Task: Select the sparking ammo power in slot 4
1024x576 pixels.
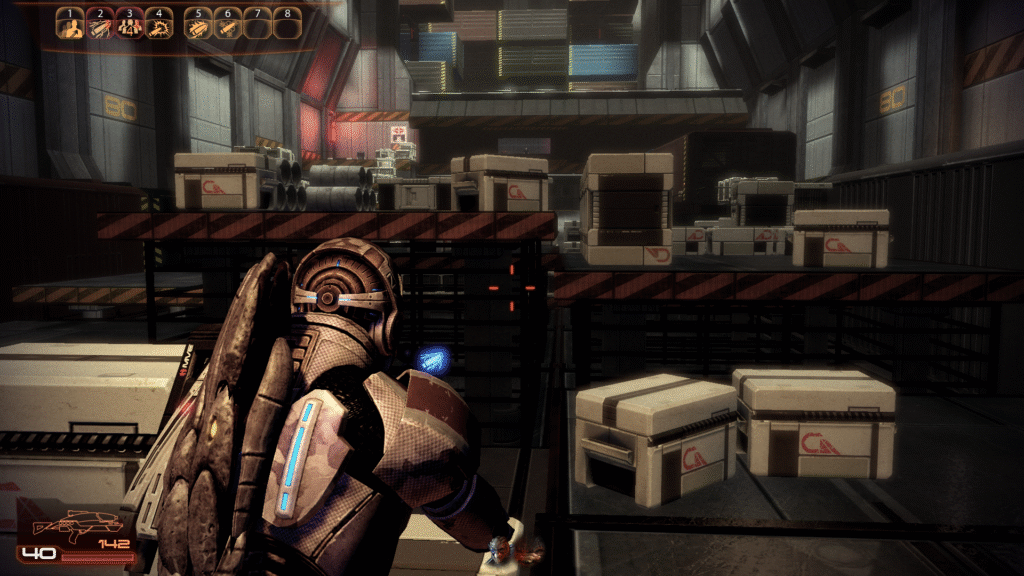Action: [158, 26]
